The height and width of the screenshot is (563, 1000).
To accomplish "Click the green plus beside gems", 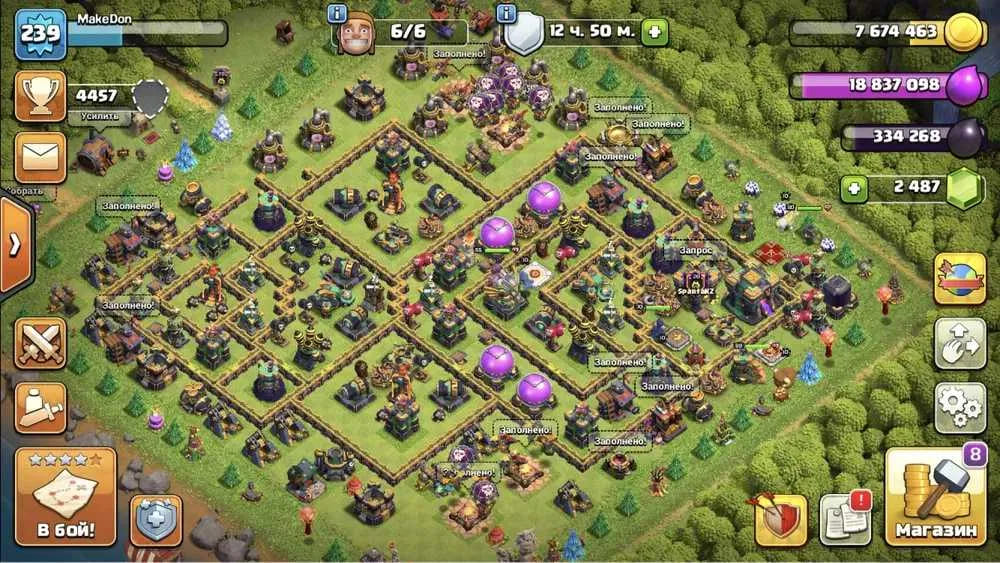I will 853,189.
